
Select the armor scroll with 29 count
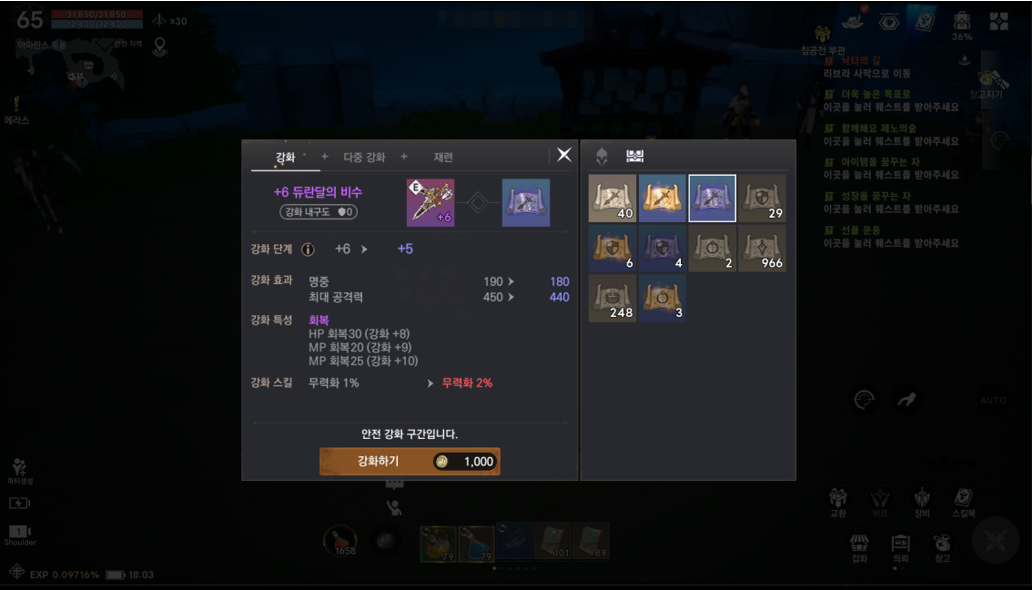pyautogui.click(x=762, y=198)
